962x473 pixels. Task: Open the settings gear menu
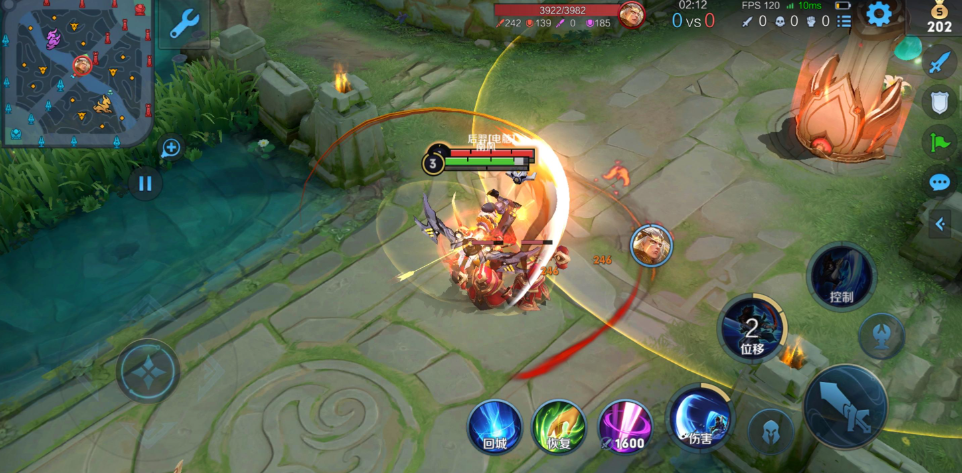878,14
